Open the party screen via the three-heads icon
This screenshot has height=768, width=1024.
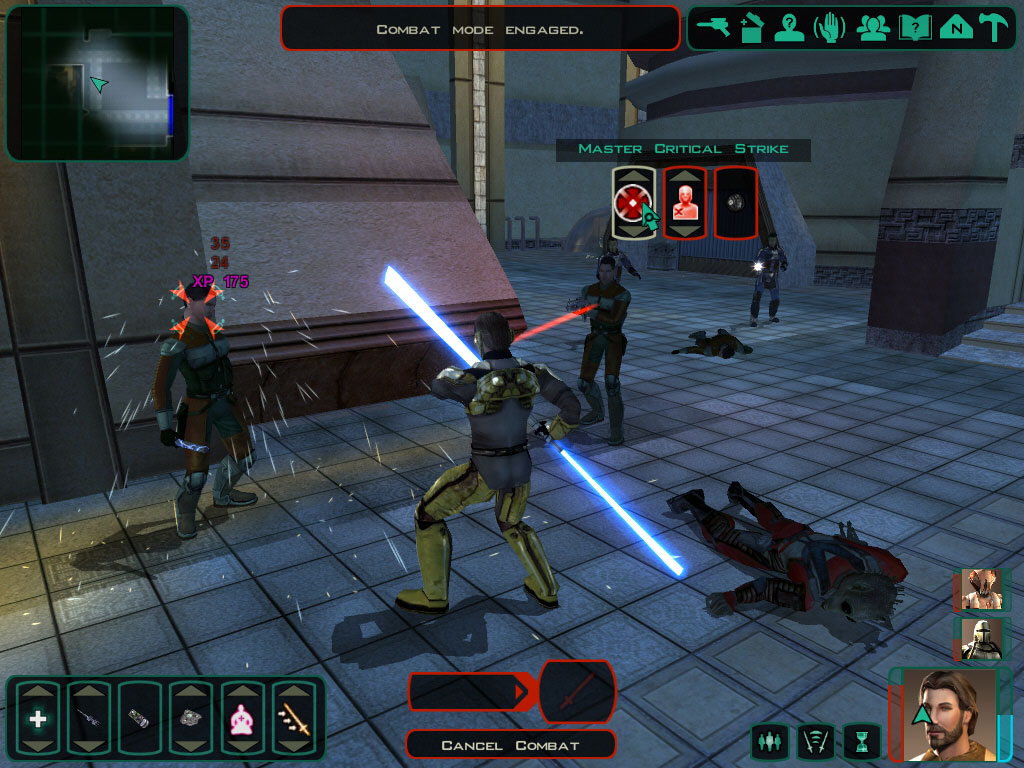873,27
